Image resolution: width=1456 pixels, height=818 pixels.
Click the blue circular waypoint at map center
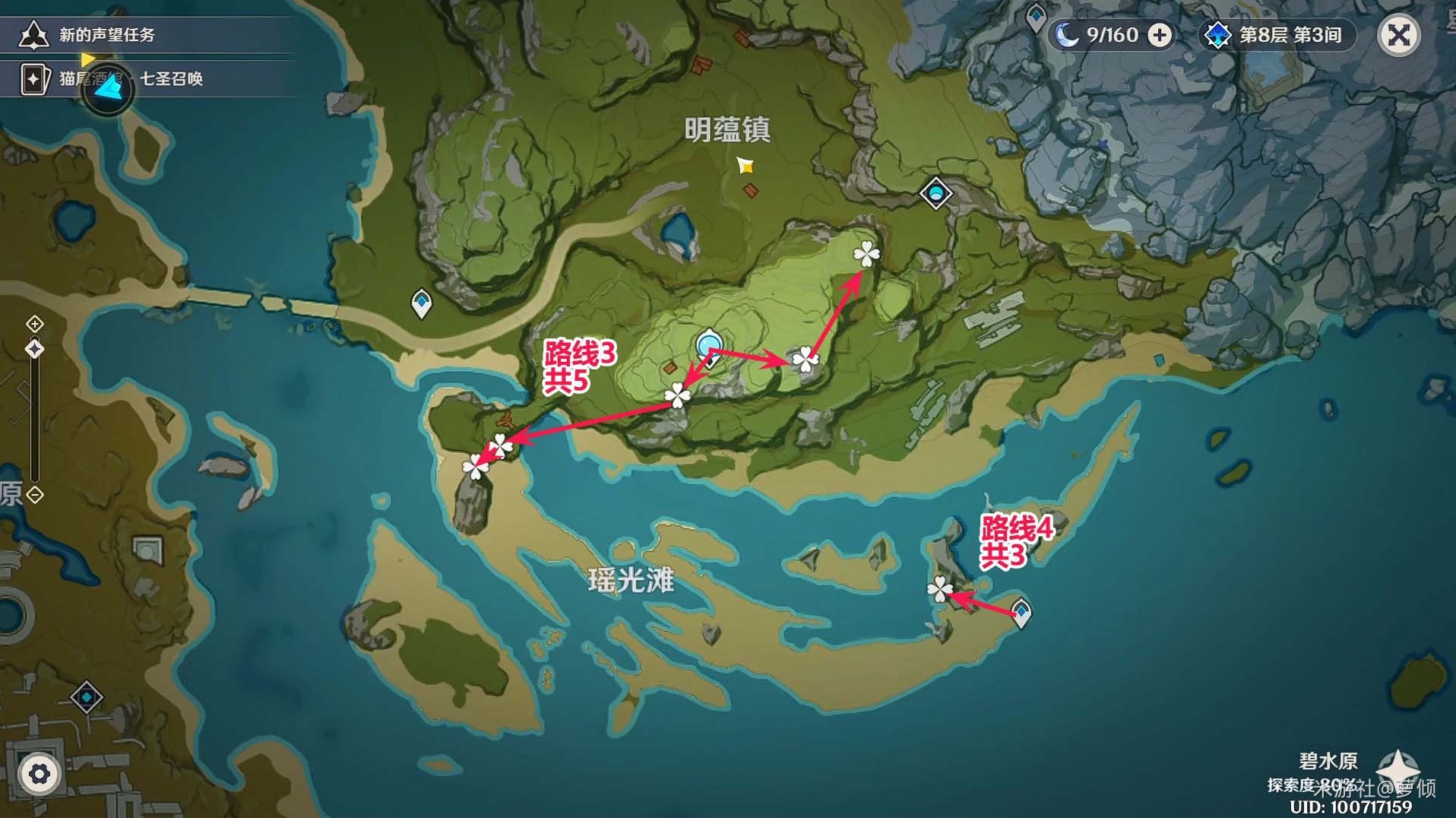(709, 344)
